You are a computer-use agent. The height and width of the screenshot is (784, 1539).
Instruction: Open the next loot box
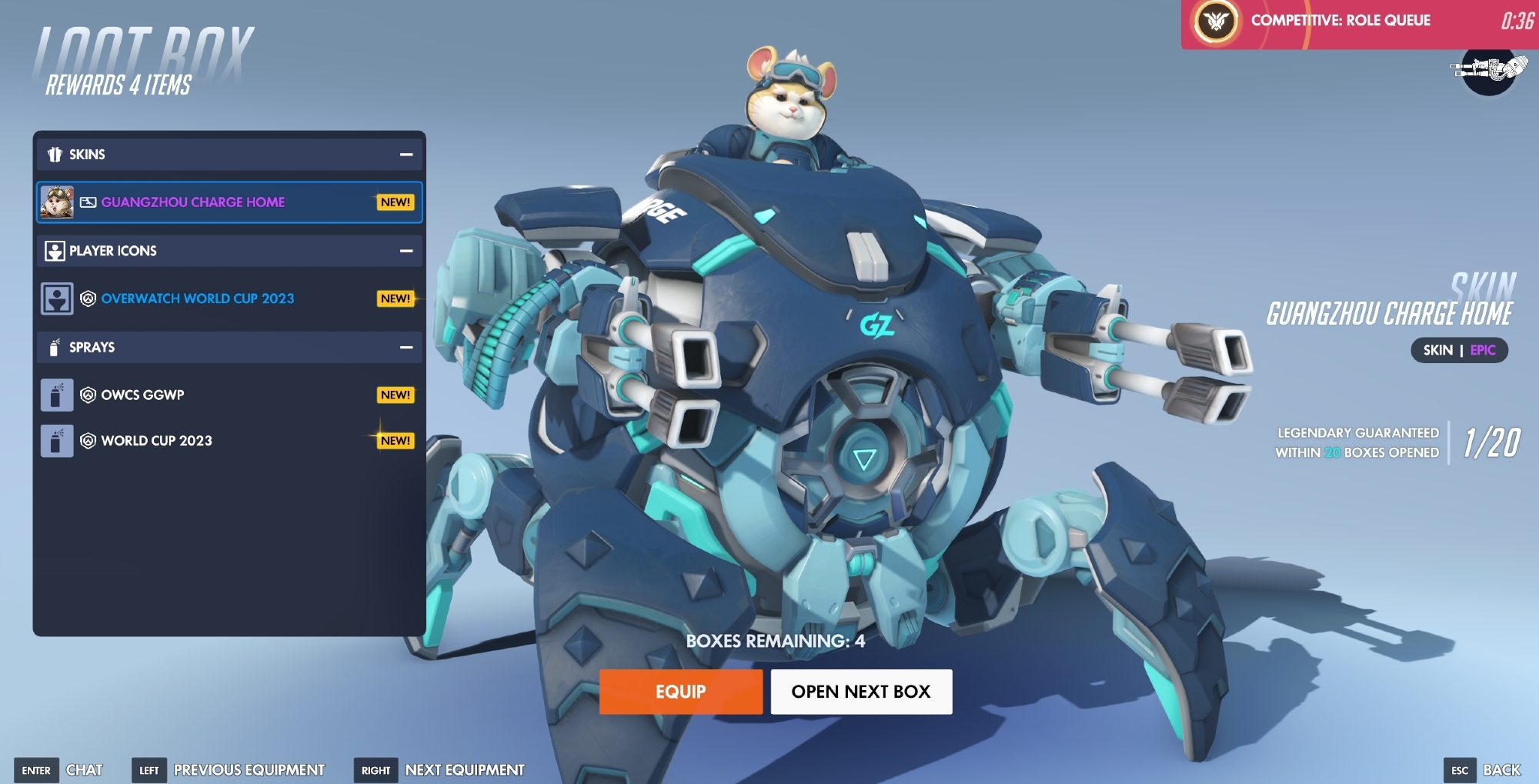[861, 692]
